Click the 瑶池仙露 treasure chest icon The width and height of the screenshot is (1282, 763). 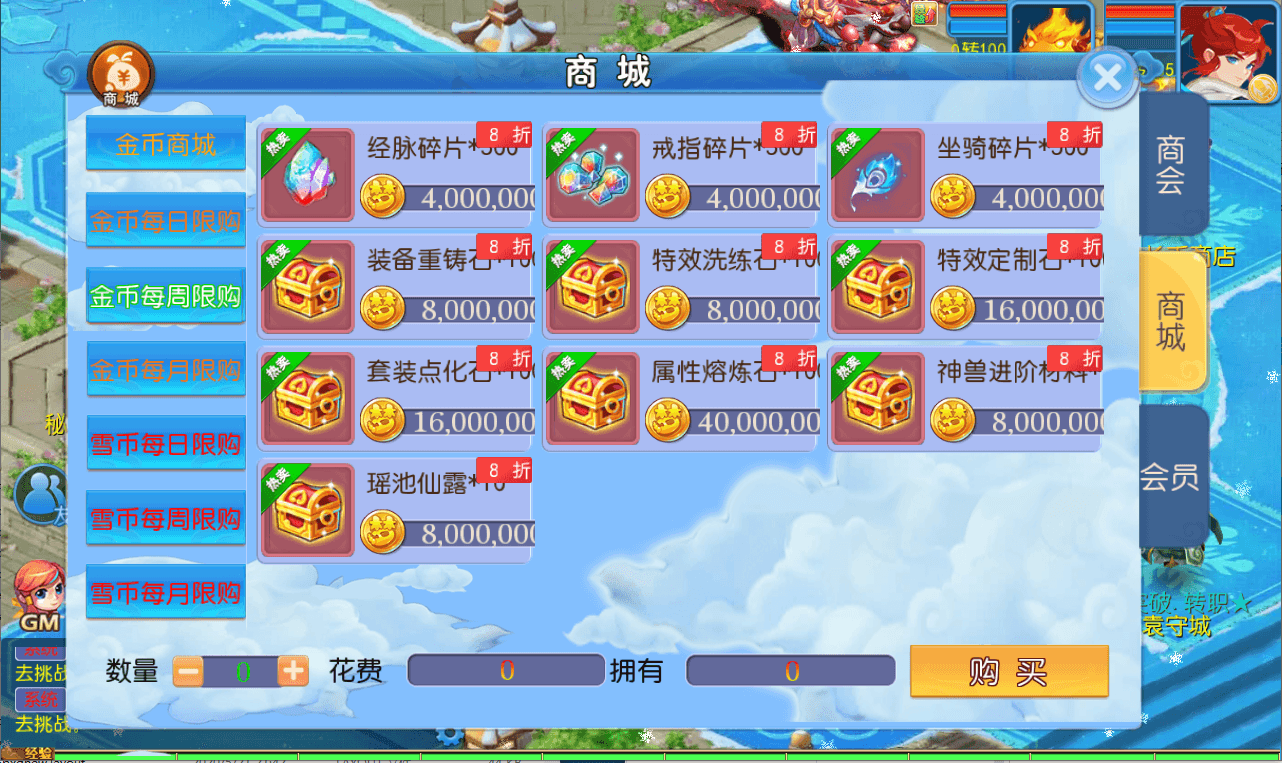point(307,510)
